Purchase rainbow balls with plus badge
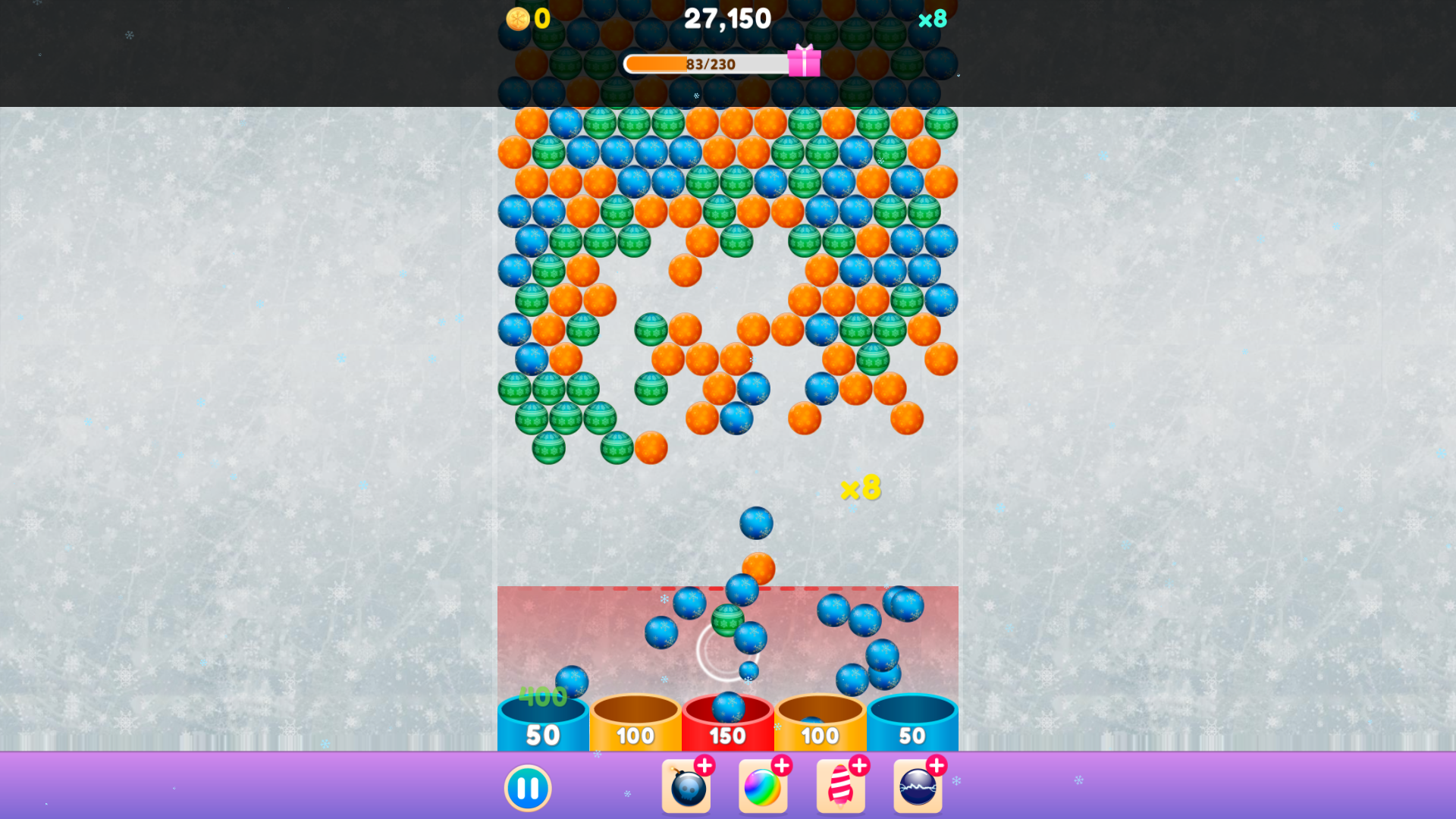Image resolution: width=1456 pixels, height=819 pixels. (783, 765)
